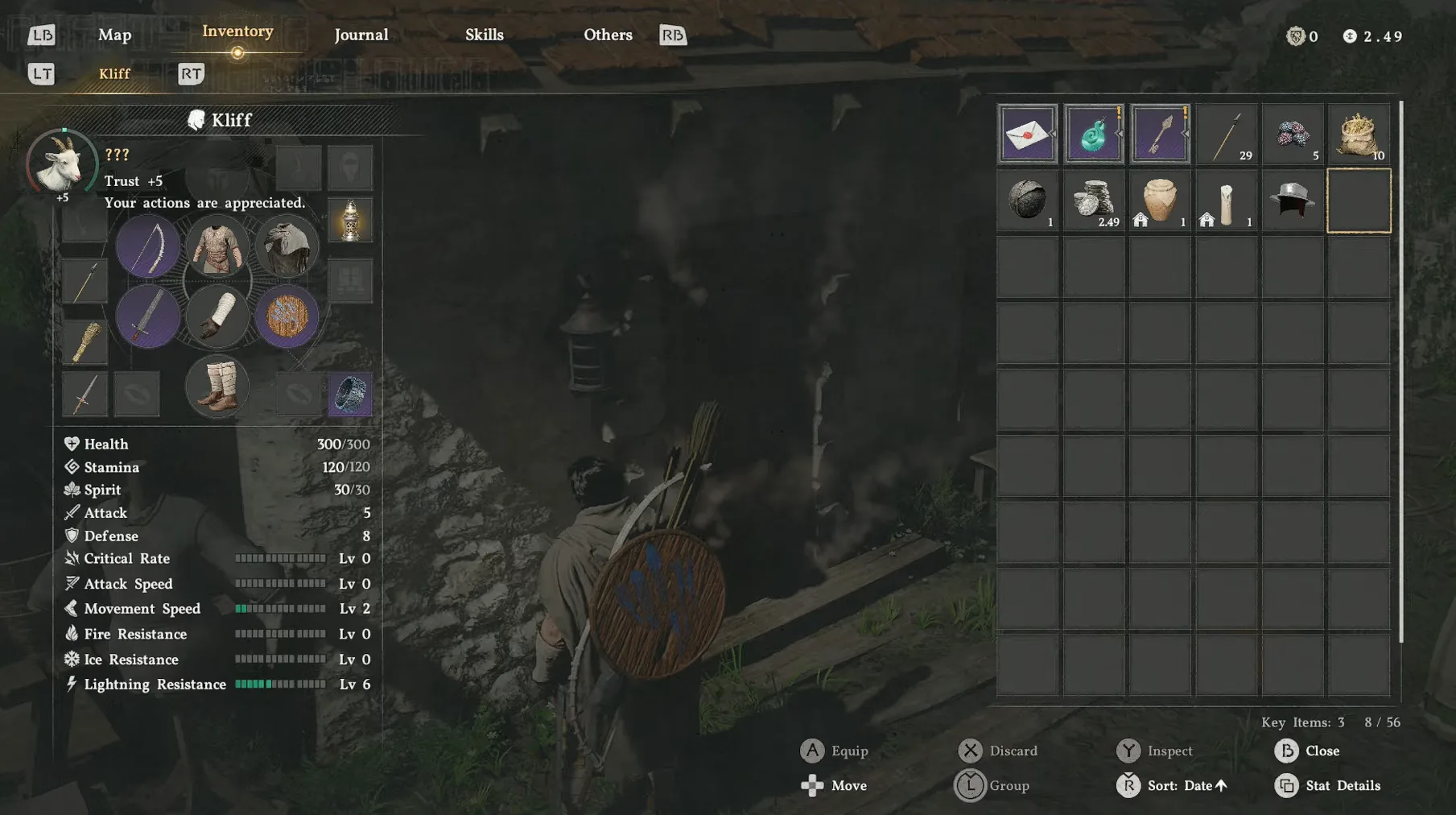Select the silver coins stack
1456x815 pixels.
pos(1094,201)
